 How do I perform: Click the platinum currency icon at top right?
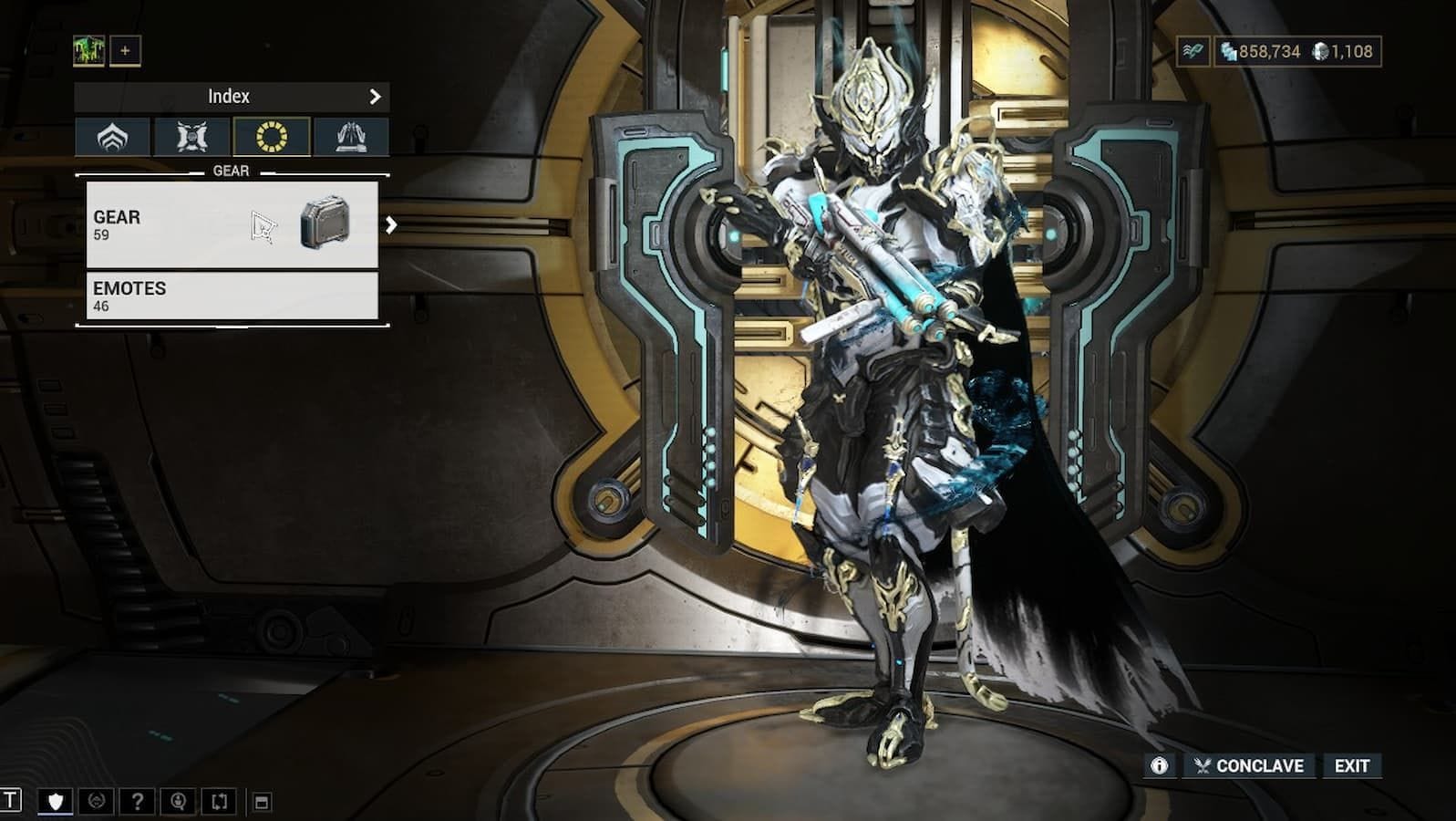[x=1229, y=52]
